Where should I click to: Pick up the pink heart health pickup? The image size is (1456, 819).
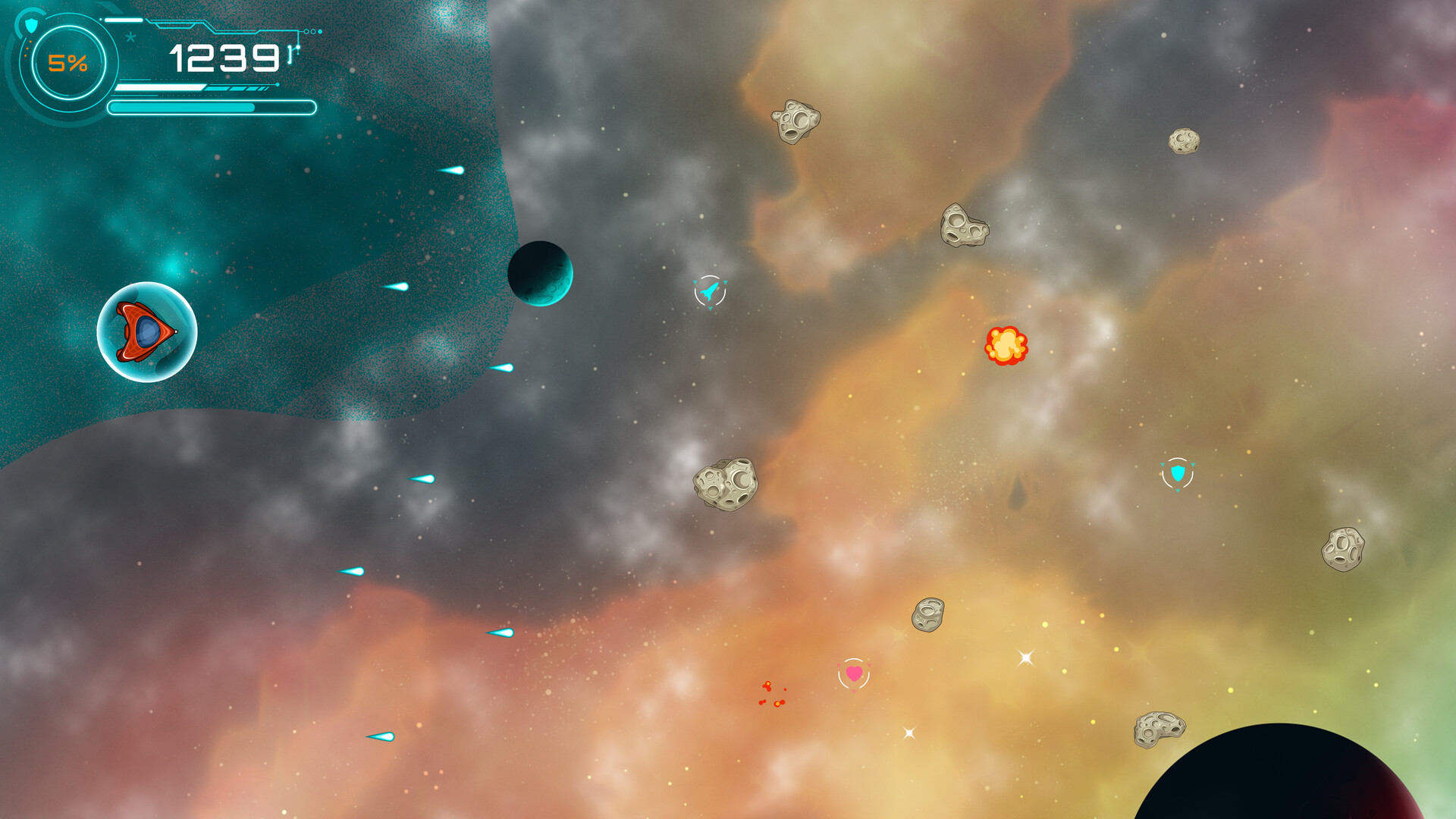[x=855, y=673]
